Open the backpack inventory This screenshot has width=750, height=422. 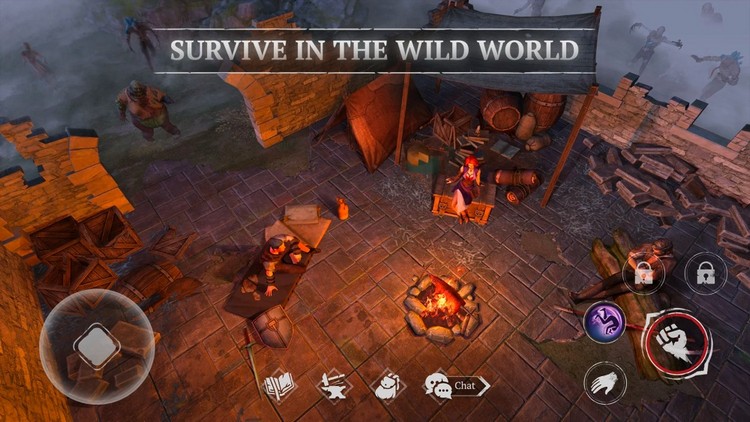click(388, 385)
